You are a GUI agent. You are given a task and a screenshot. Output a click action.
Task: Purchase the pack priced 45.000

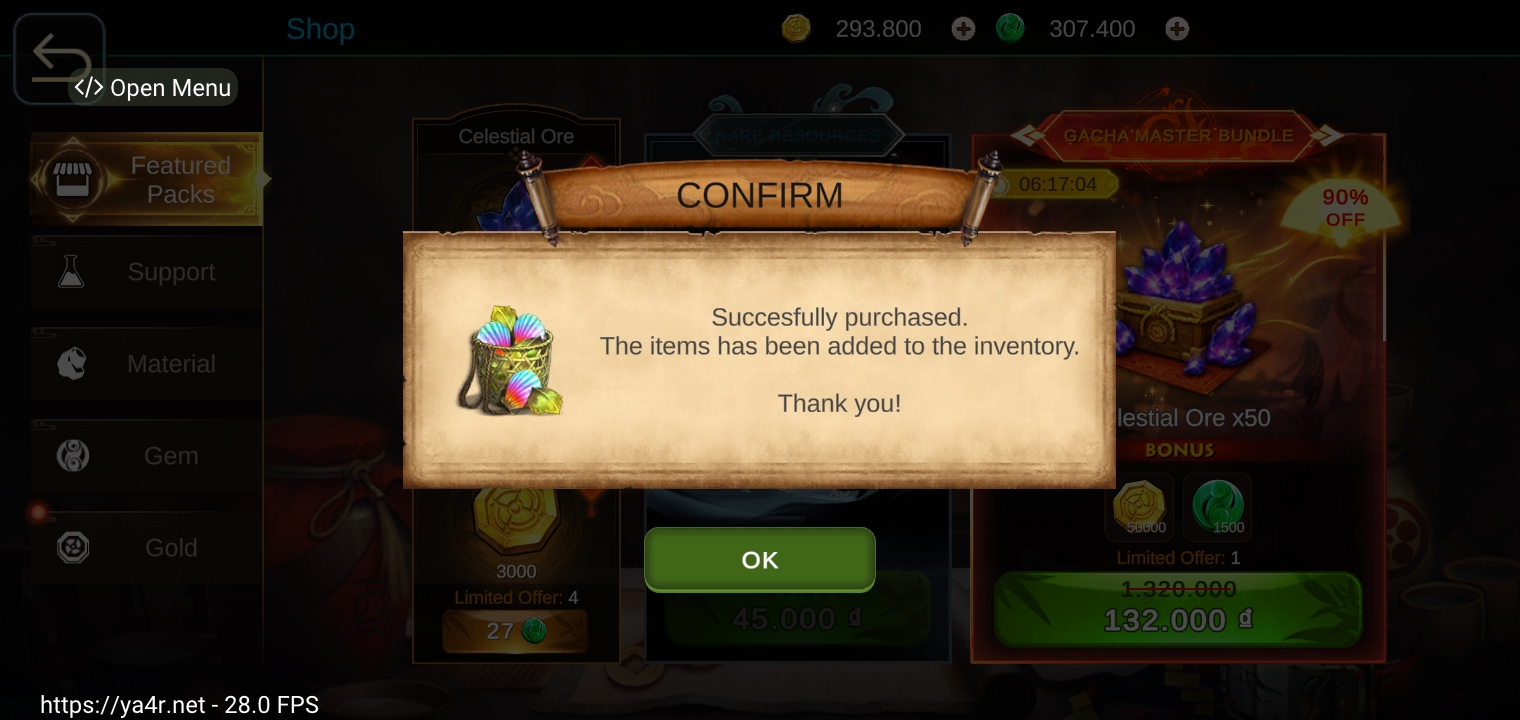797,619
